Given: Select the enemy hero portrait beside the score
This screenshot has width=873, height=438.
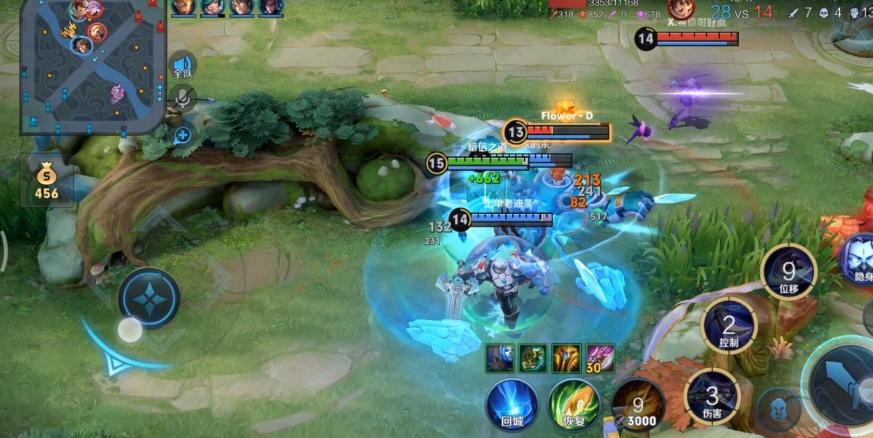Looking at the screenshot, I should tap(681, 9).
